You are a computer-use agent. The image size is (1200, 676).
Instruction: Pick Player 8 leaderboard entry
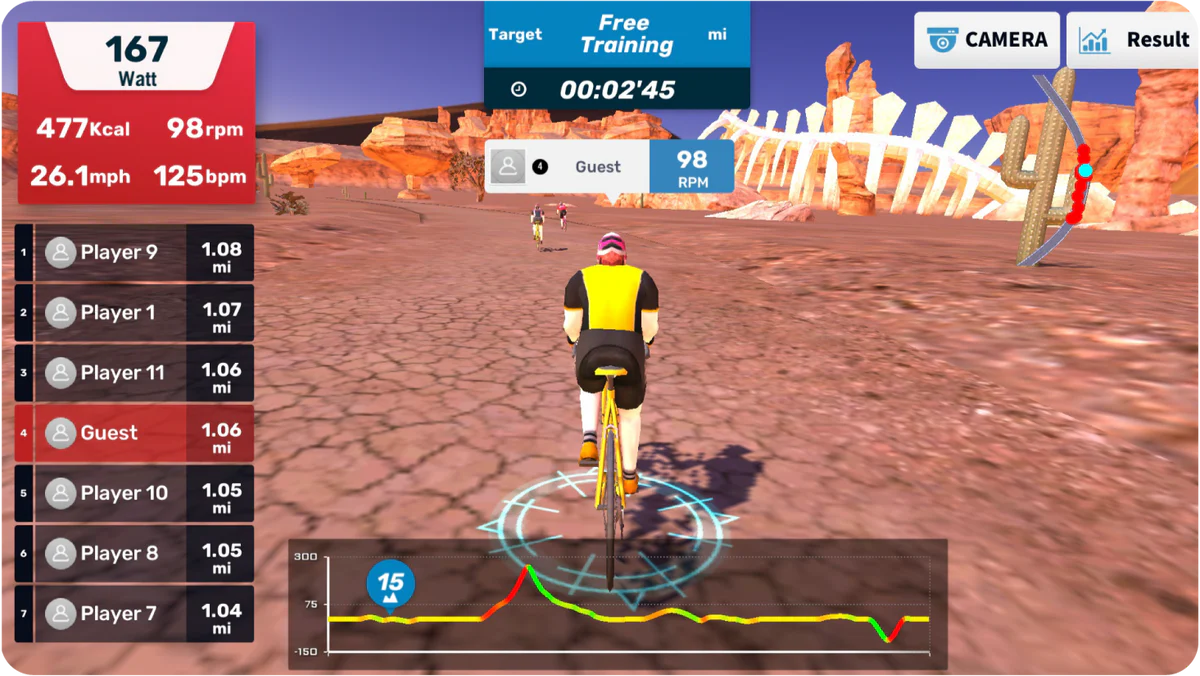pyautogui.click(x=134, y=553)
